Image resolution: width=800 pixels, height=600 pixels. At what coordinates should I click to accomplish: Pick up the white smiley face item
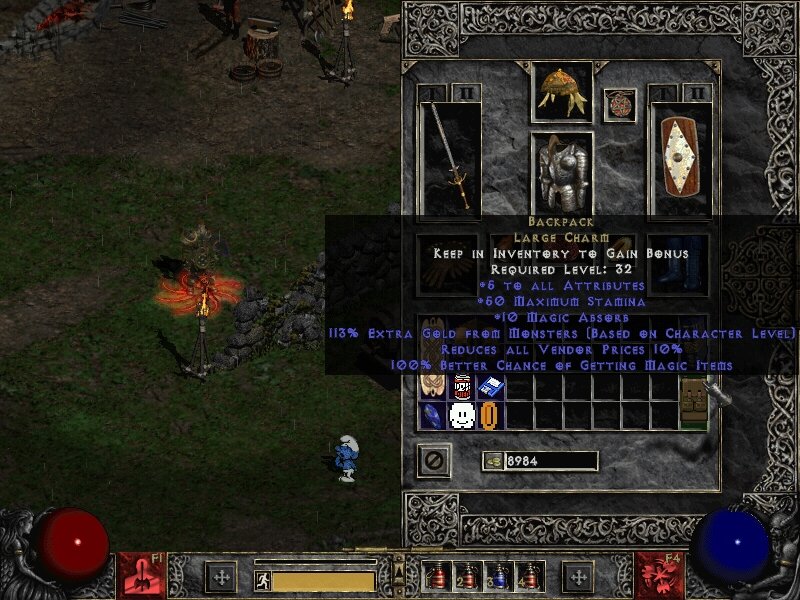pos(461,415)
